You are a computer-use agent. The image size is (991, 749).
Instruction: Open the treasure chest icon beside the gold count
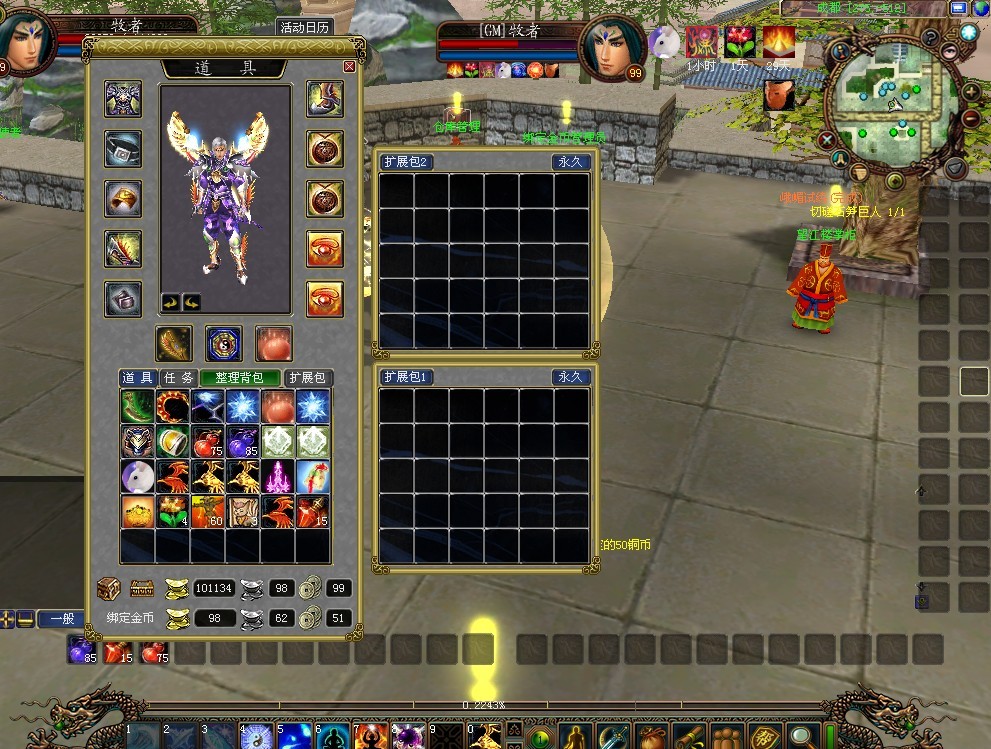click(x=108, y=588)
